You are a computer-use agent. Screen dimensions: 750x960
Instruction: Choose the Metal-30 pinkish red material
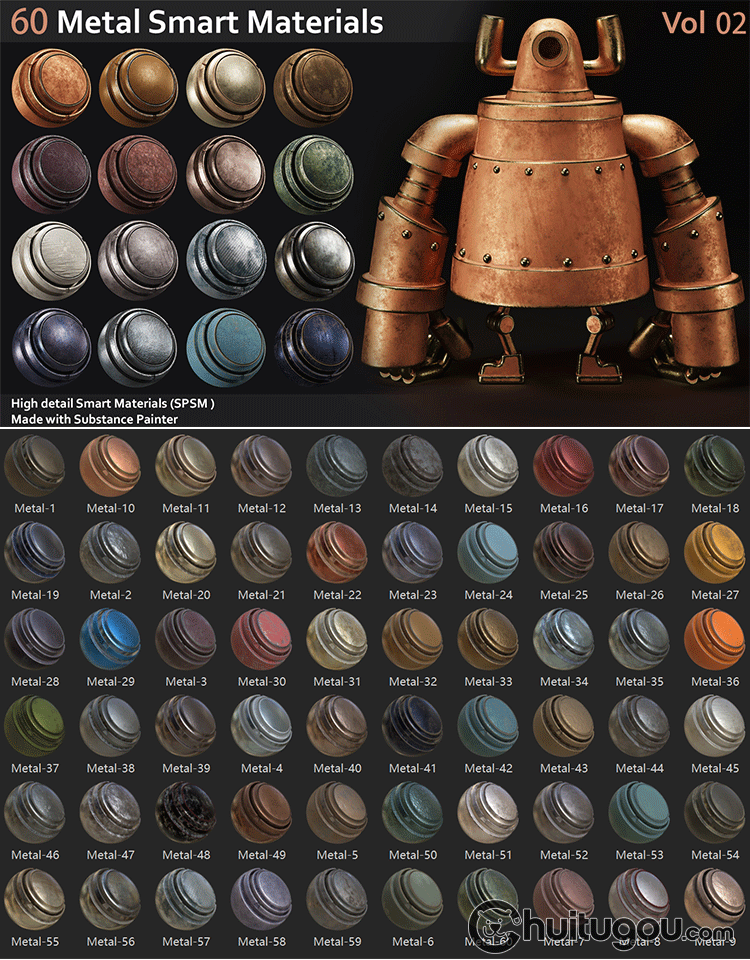[x=261, y=640]
